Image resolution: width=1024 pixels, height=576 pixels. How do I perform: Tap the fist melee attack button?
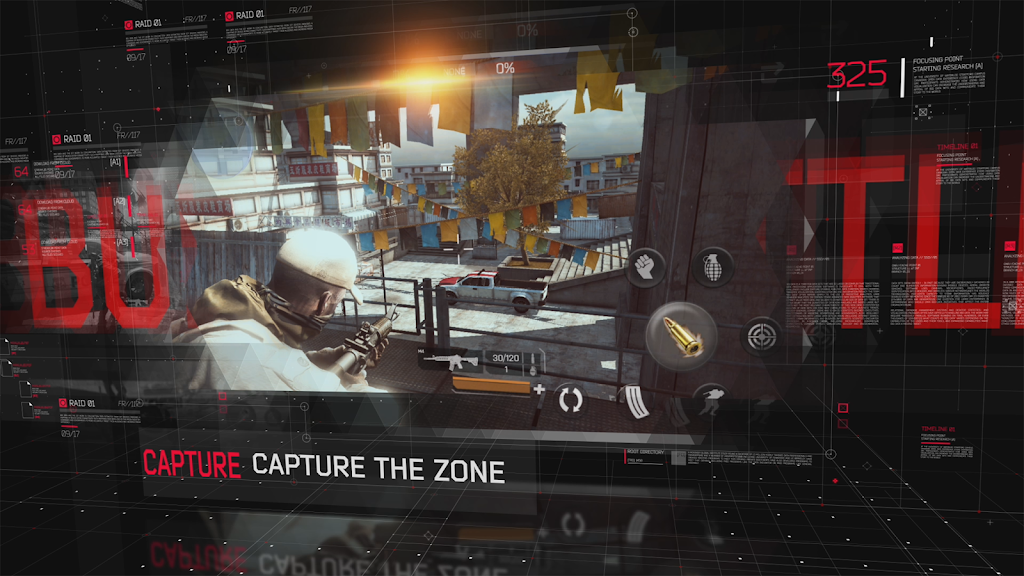point(644,266)
